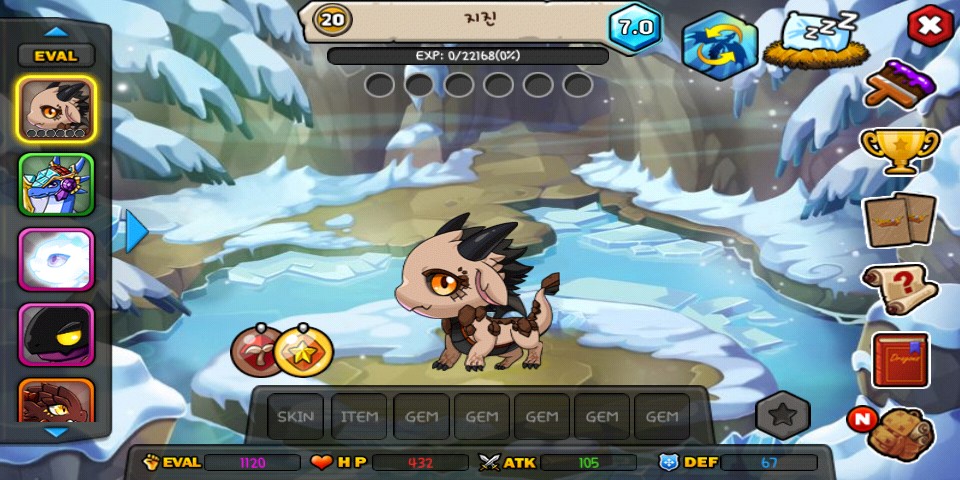Screen dimensions: 960x480
Task: Choose the blue armored dragon portrait
Action: (56, 184)
